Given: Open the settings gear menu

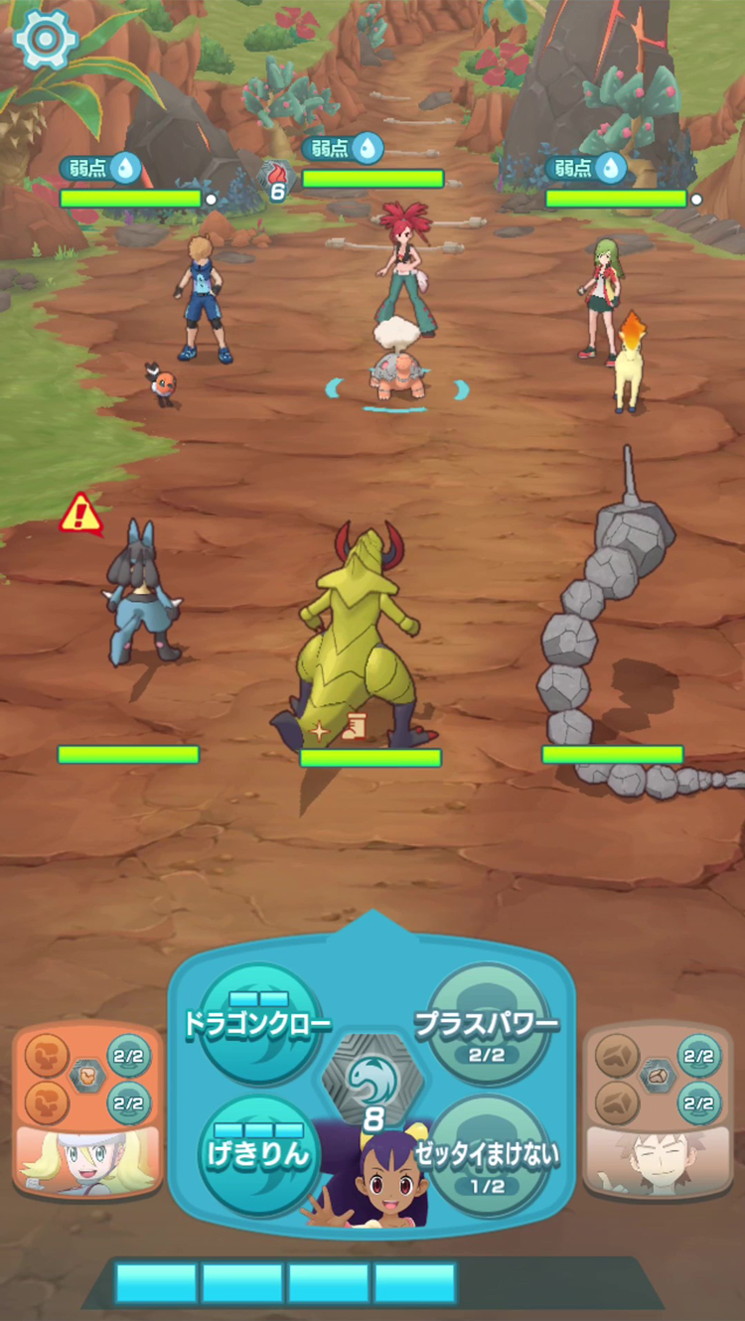Looking at the screenshot, I should tap(46, 38).
